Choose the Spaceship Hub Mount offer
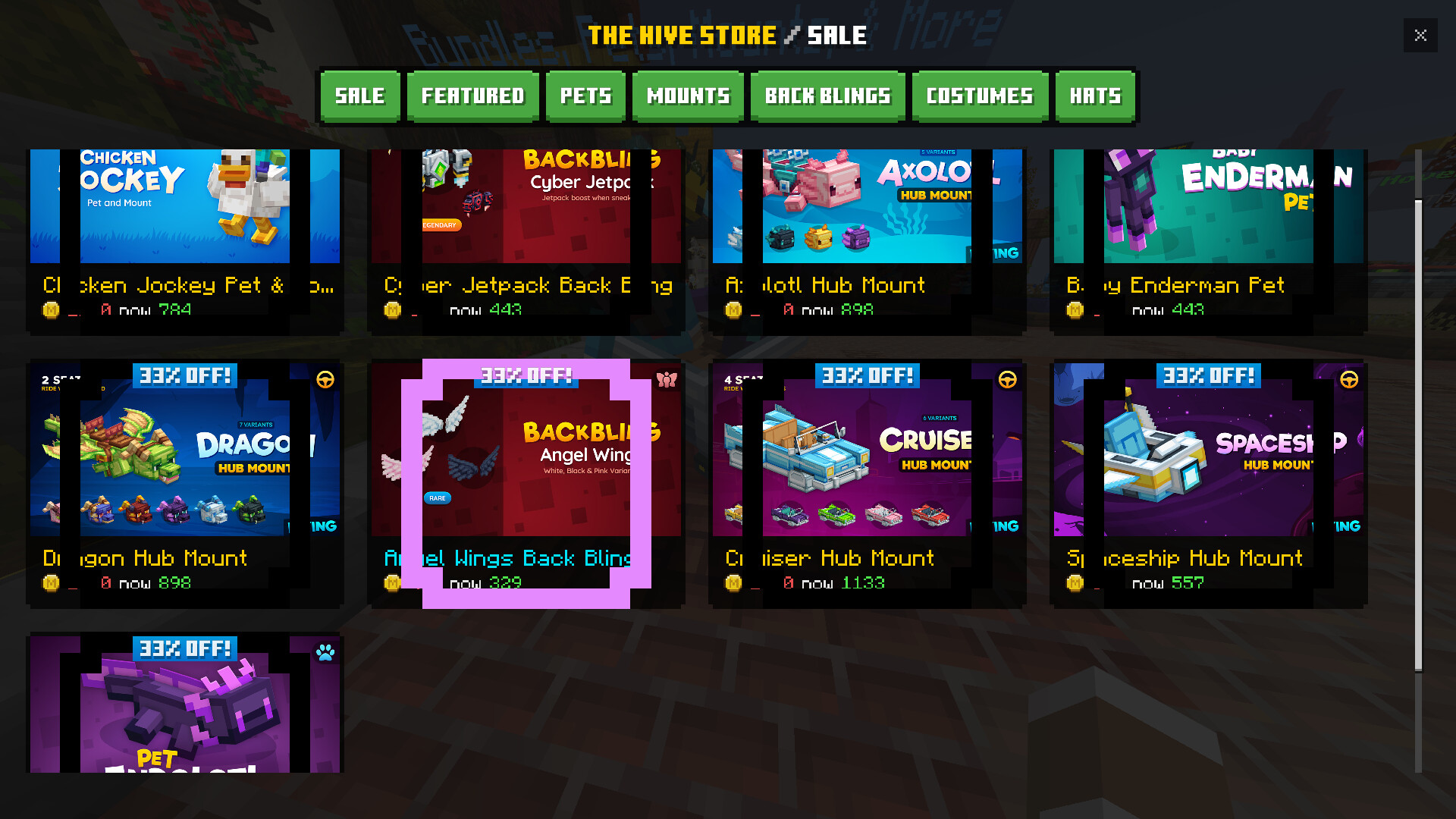The width and height of the screenshot is (1456, 819). (x=1209, y=478)
